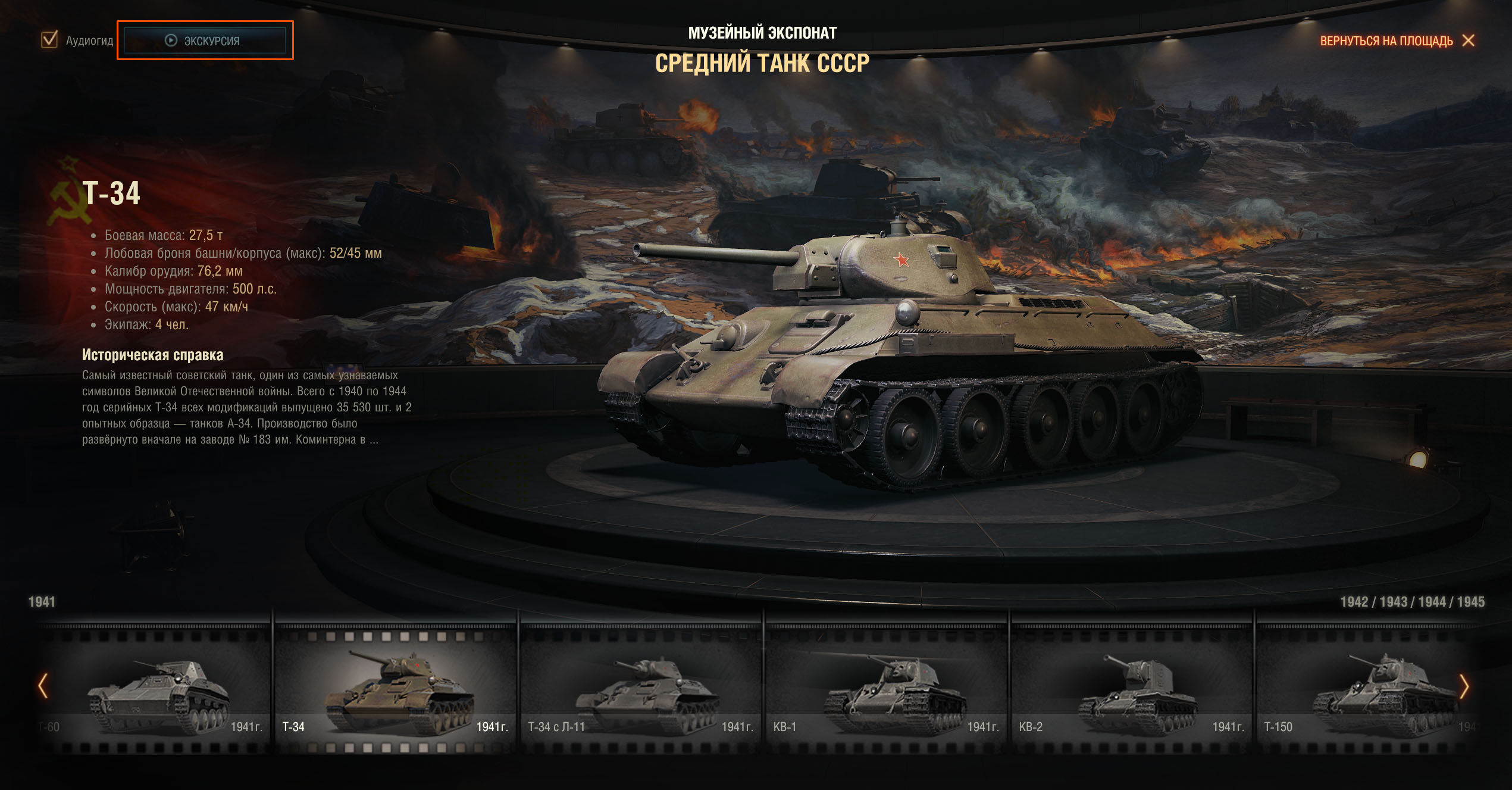Viewport: 1512px width, 790px height.
Task: Click Вернуться на площадь to exit
Action: tap(1396, 40)
